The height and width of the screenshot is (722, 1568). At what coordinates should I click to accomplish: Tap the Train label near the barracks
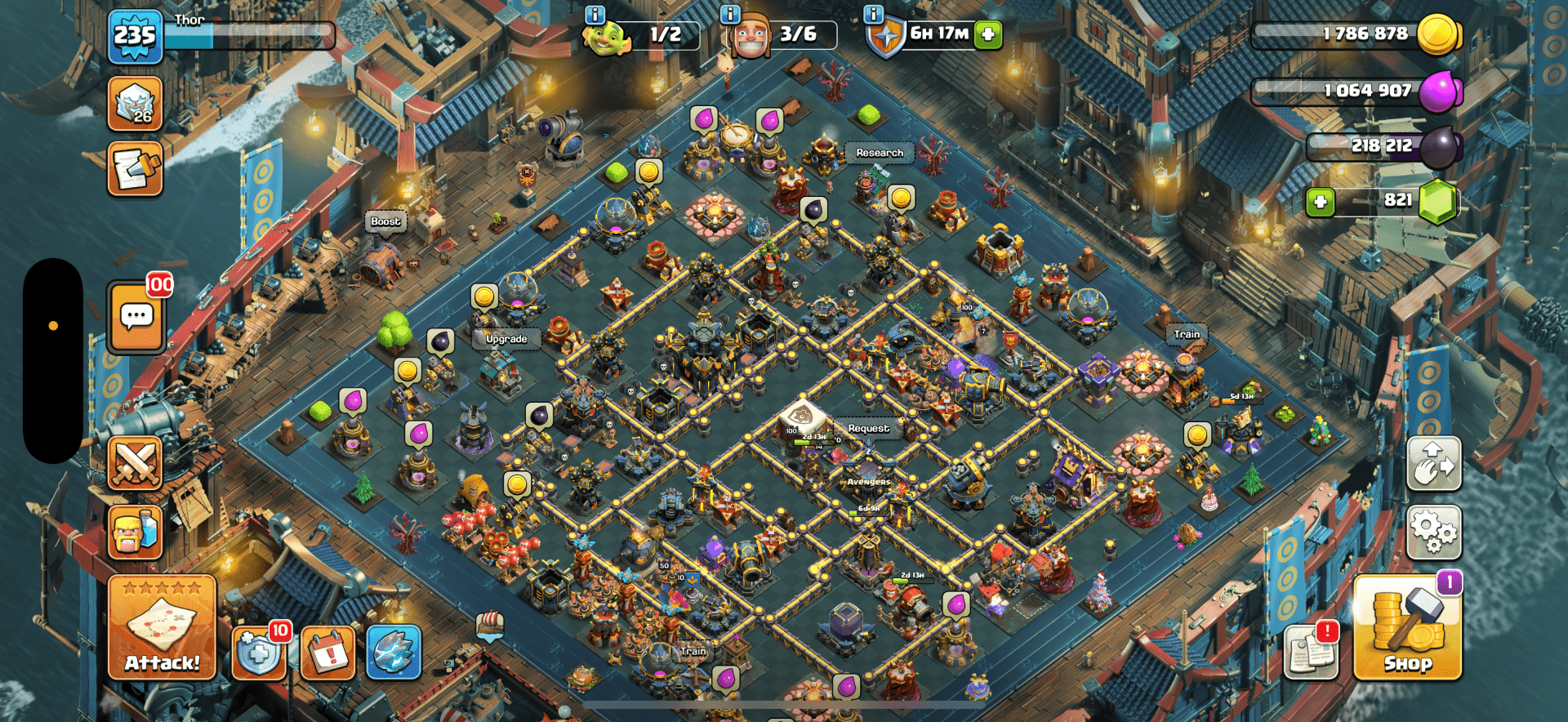[1186, 335]
